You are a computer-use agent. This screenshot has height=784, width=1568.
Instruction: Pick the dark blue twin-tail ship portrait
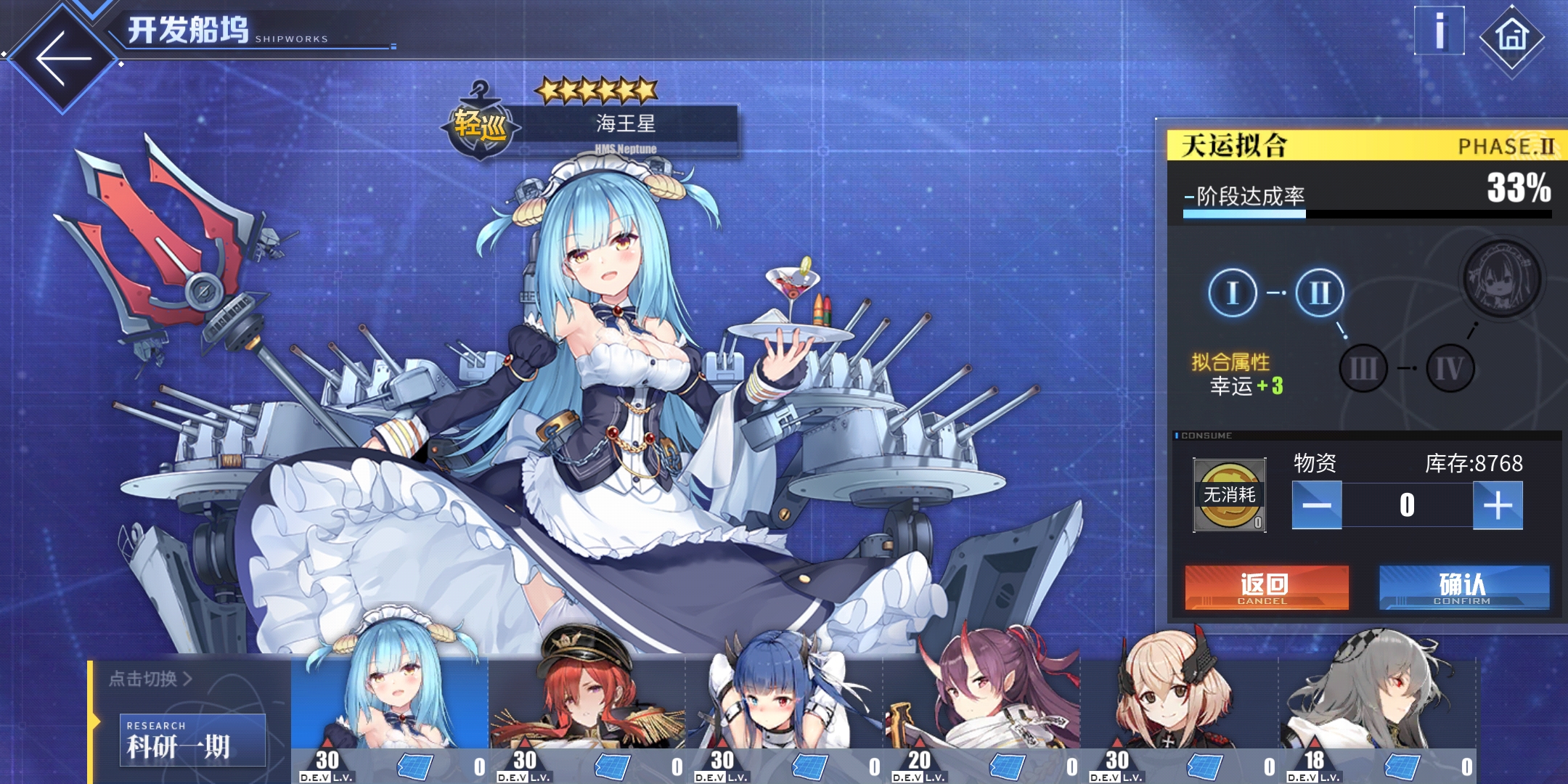[784, 704]
